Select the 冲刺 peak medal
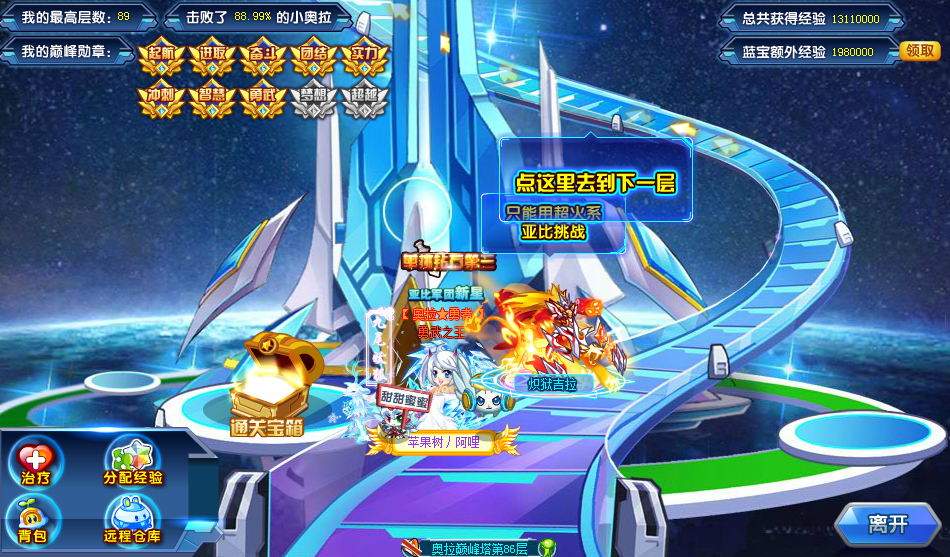Image resolution: width=950 pixels, height=557 pixels. pos(161,99)
